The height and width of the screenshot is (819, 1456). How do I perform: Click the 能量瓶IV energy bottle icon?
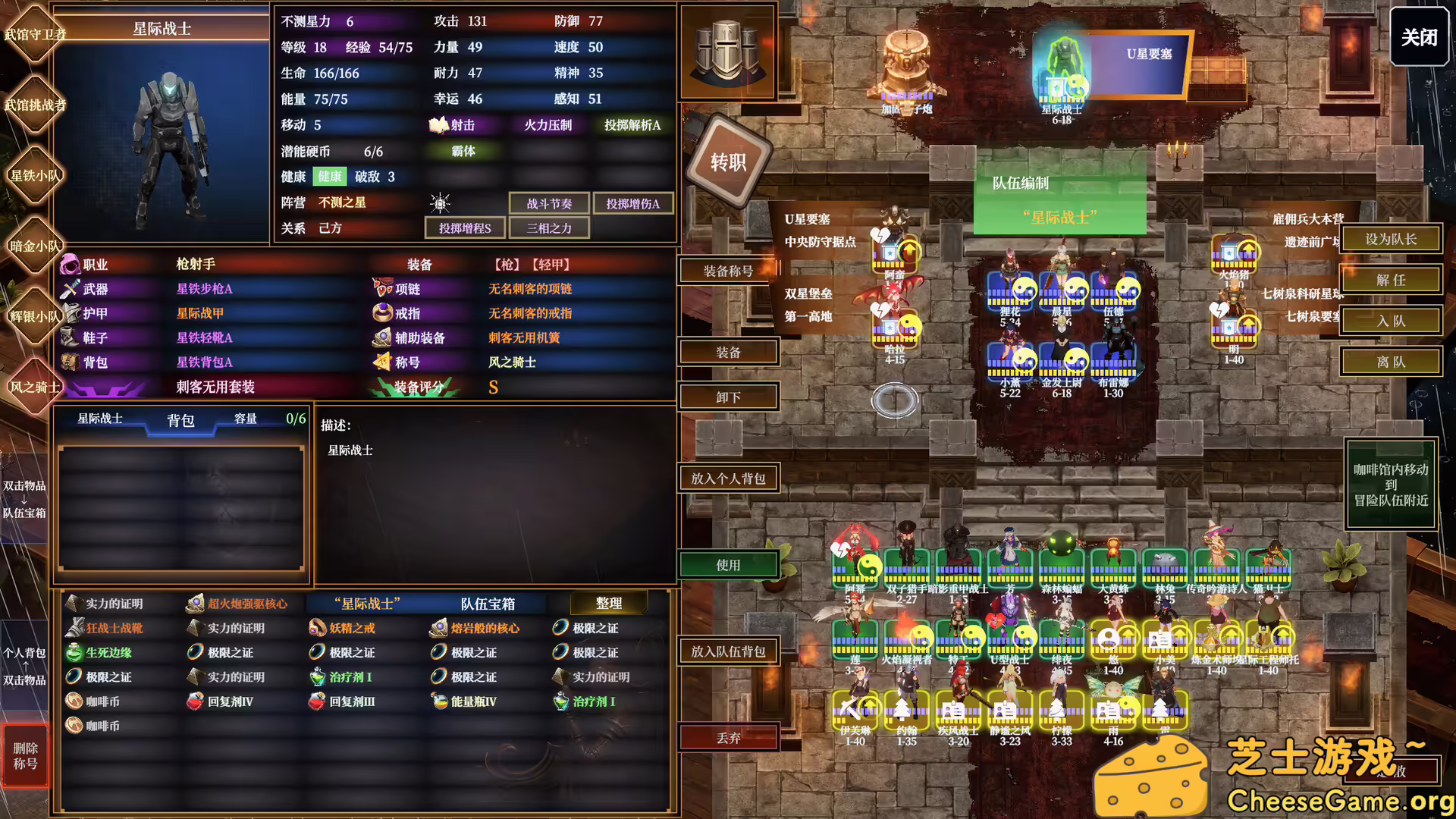click(x=438, y=701)
